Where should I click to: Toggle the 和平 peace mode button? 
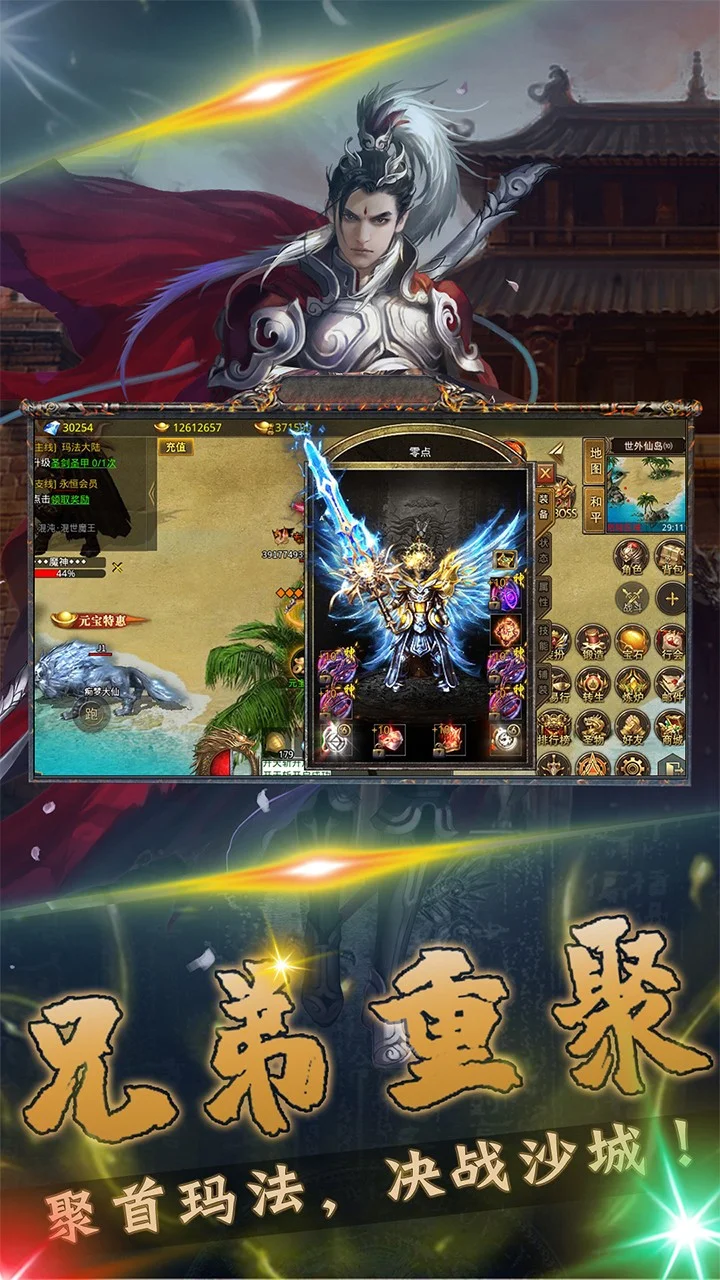(594, 508)
